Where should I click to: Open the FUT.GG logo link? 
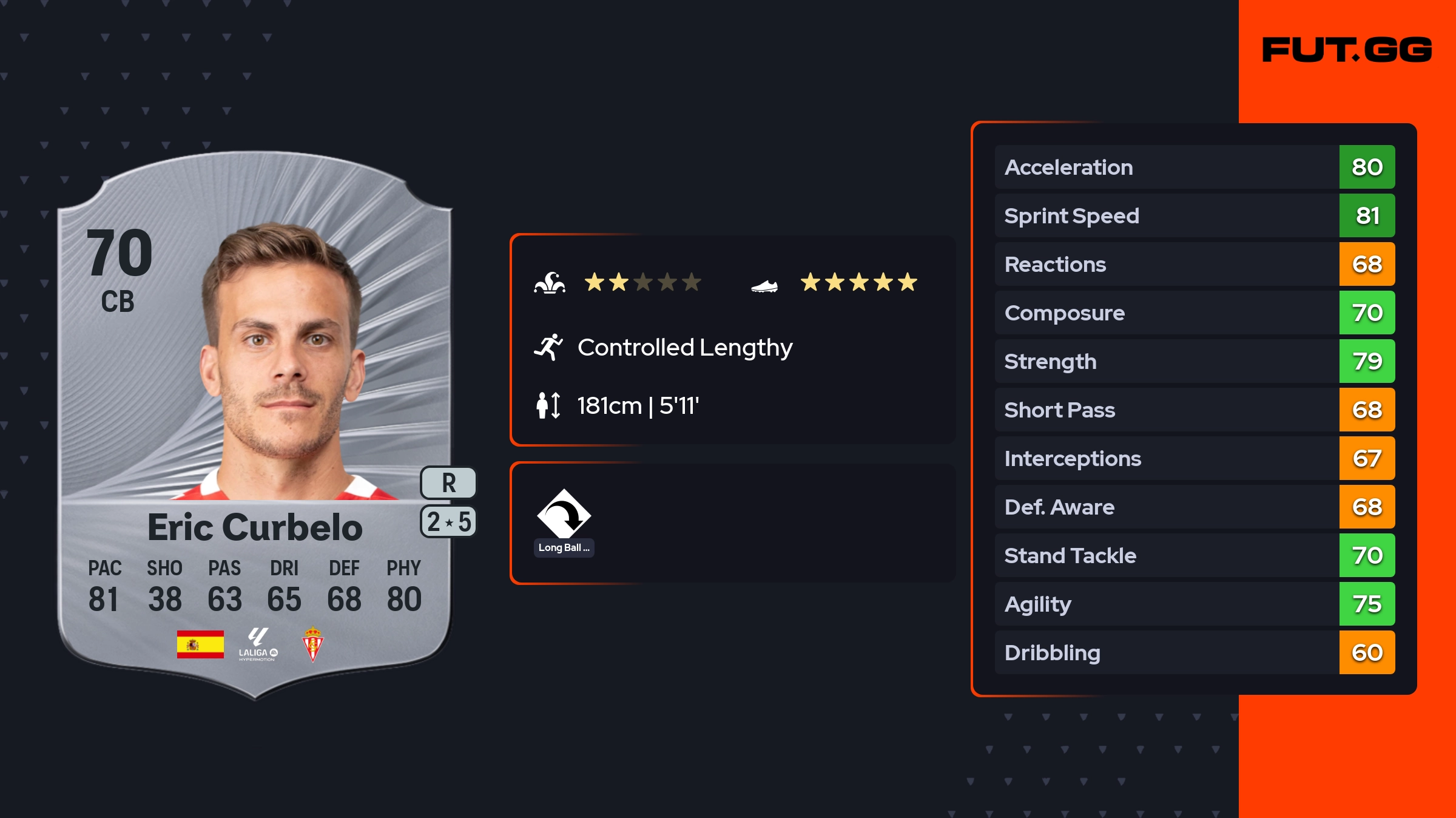1347,50
